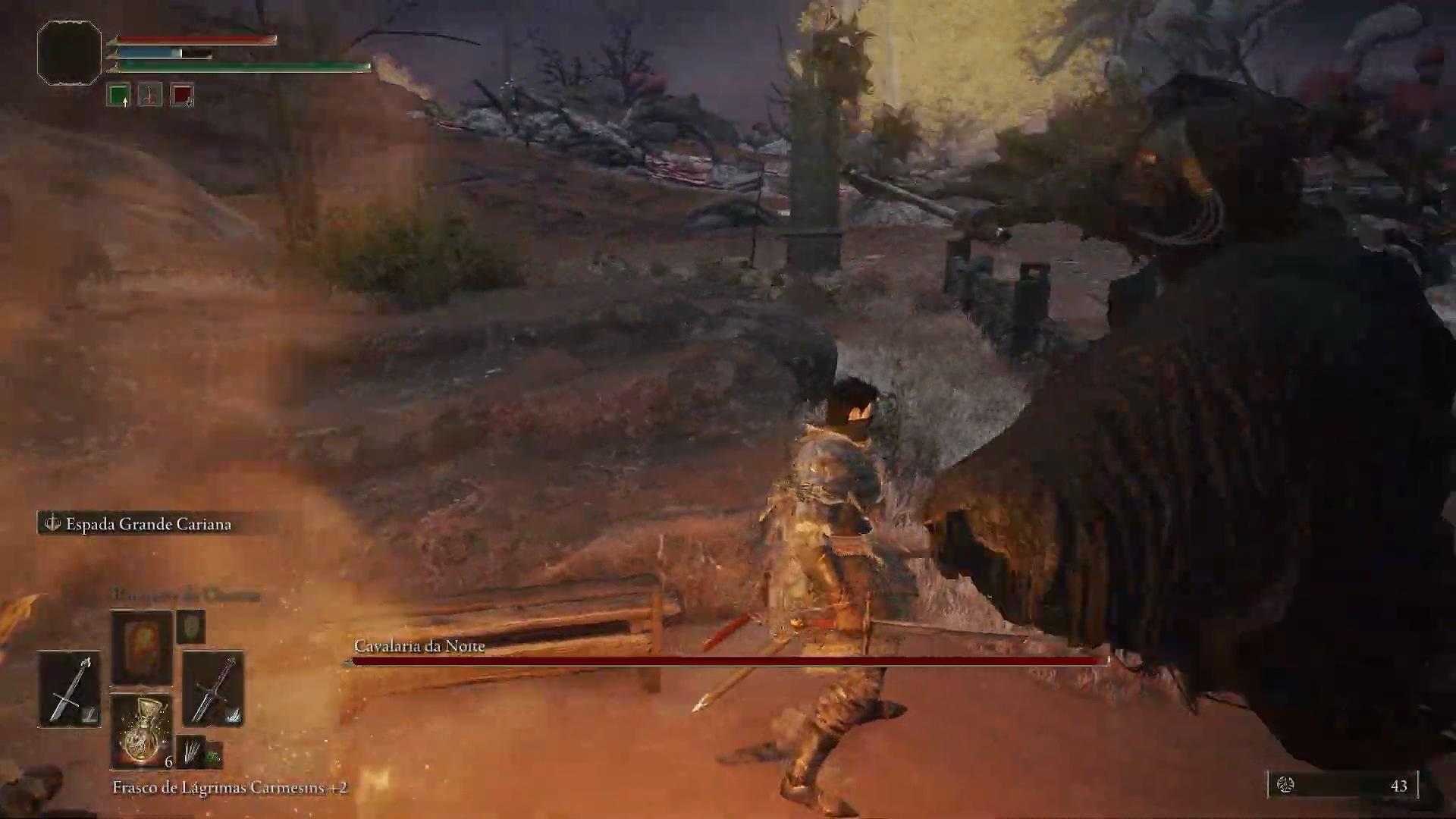Click the Espada Grande Cariana notification banner
1456x819 pixels.
click(x=149, y=523)
